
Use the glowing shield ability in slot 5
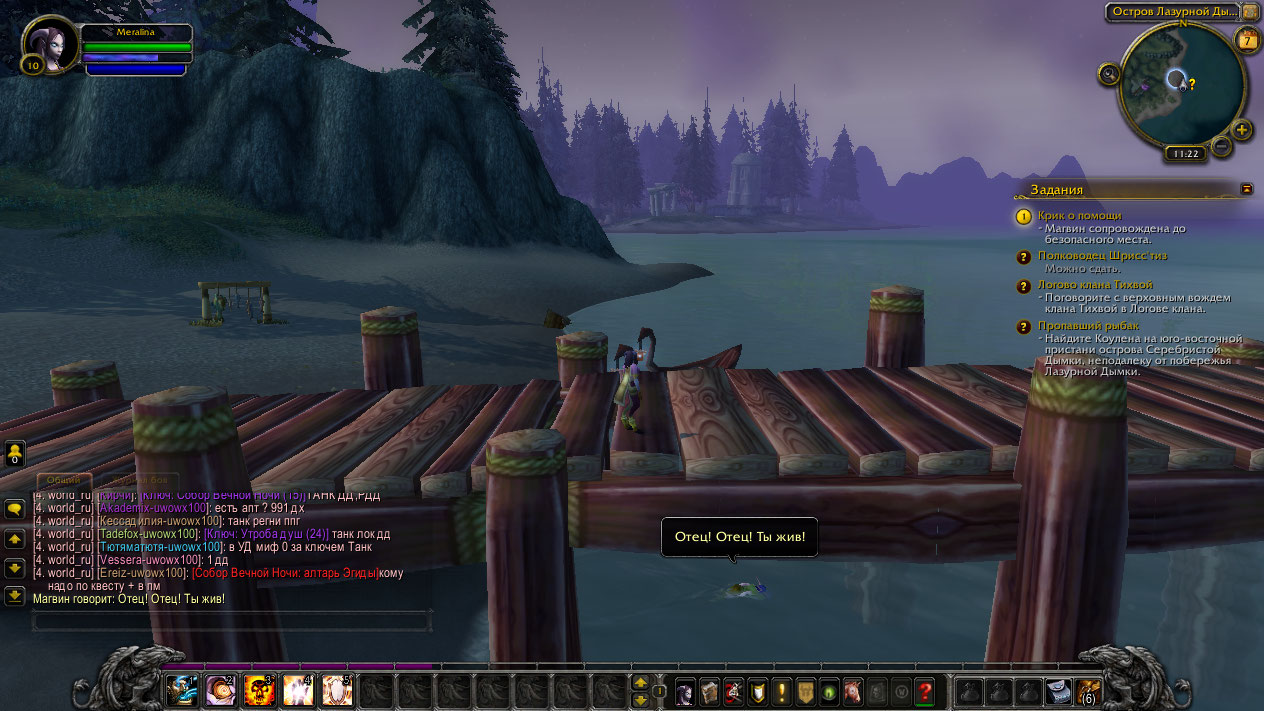[337, 689]
